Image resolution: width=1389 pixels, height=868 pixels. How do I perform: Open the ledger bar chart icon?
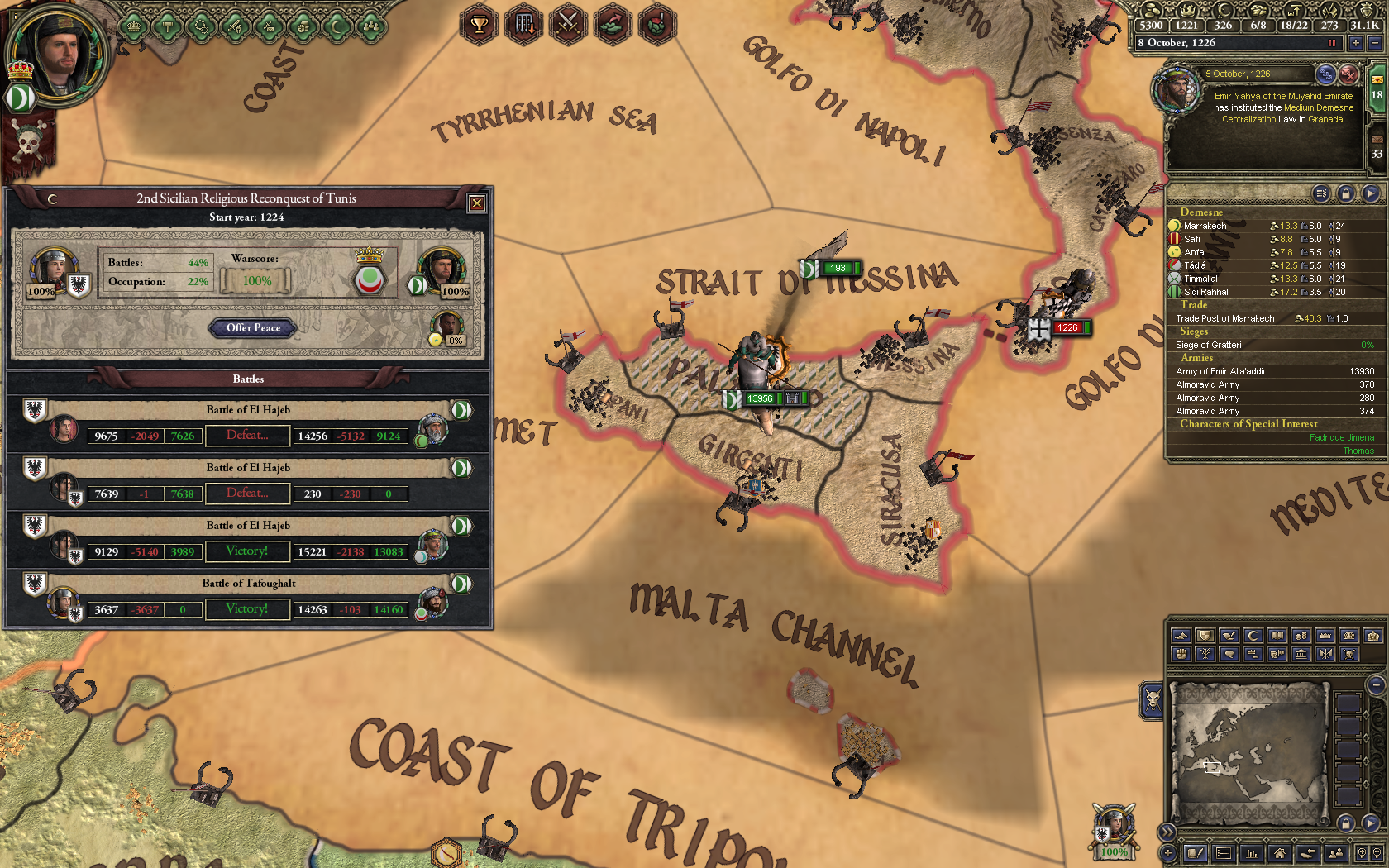tap(1253, 853)
